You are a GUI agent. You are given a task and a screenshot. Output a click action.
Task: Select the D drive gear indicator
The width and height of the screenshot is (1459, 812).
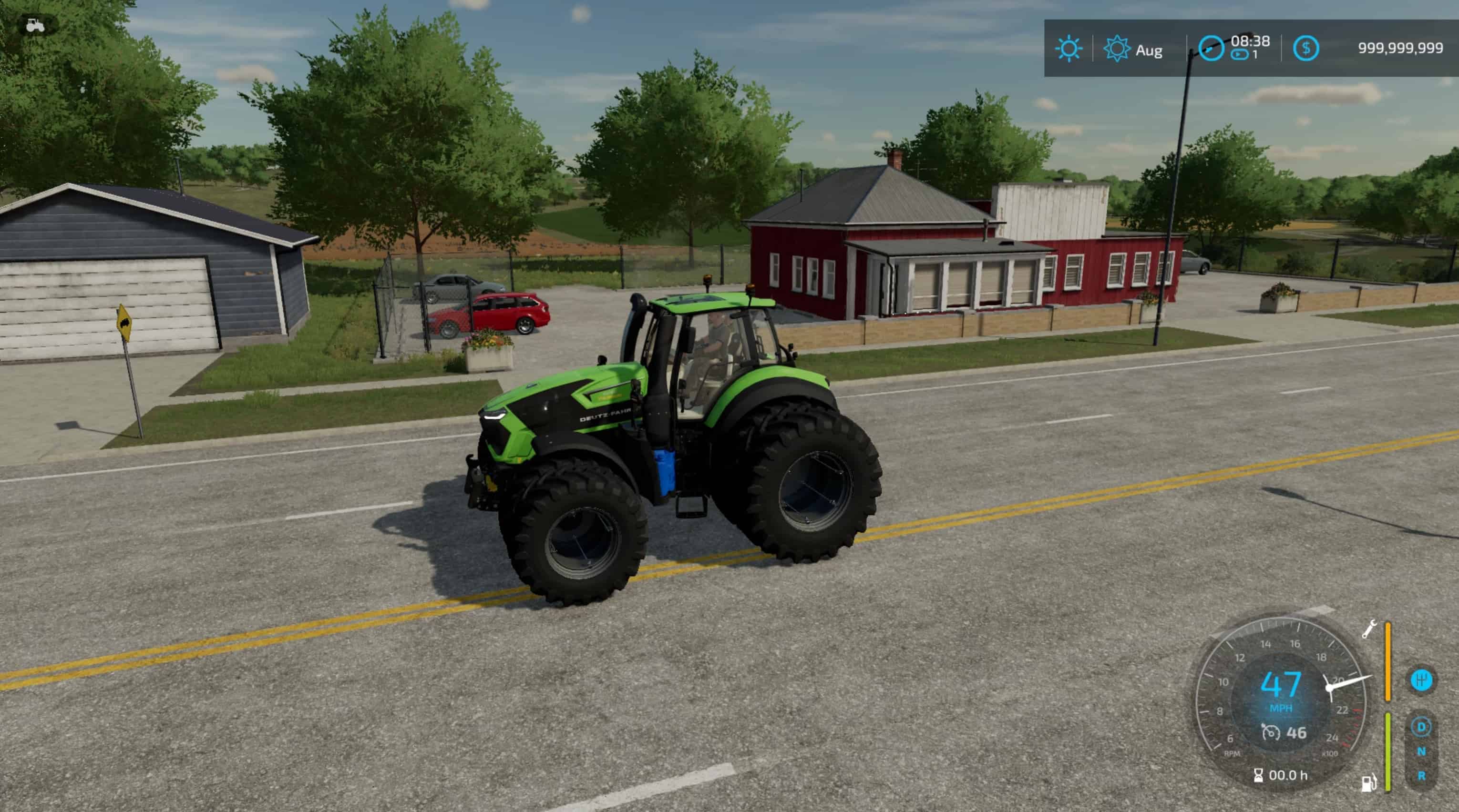tap(1421, 727)
